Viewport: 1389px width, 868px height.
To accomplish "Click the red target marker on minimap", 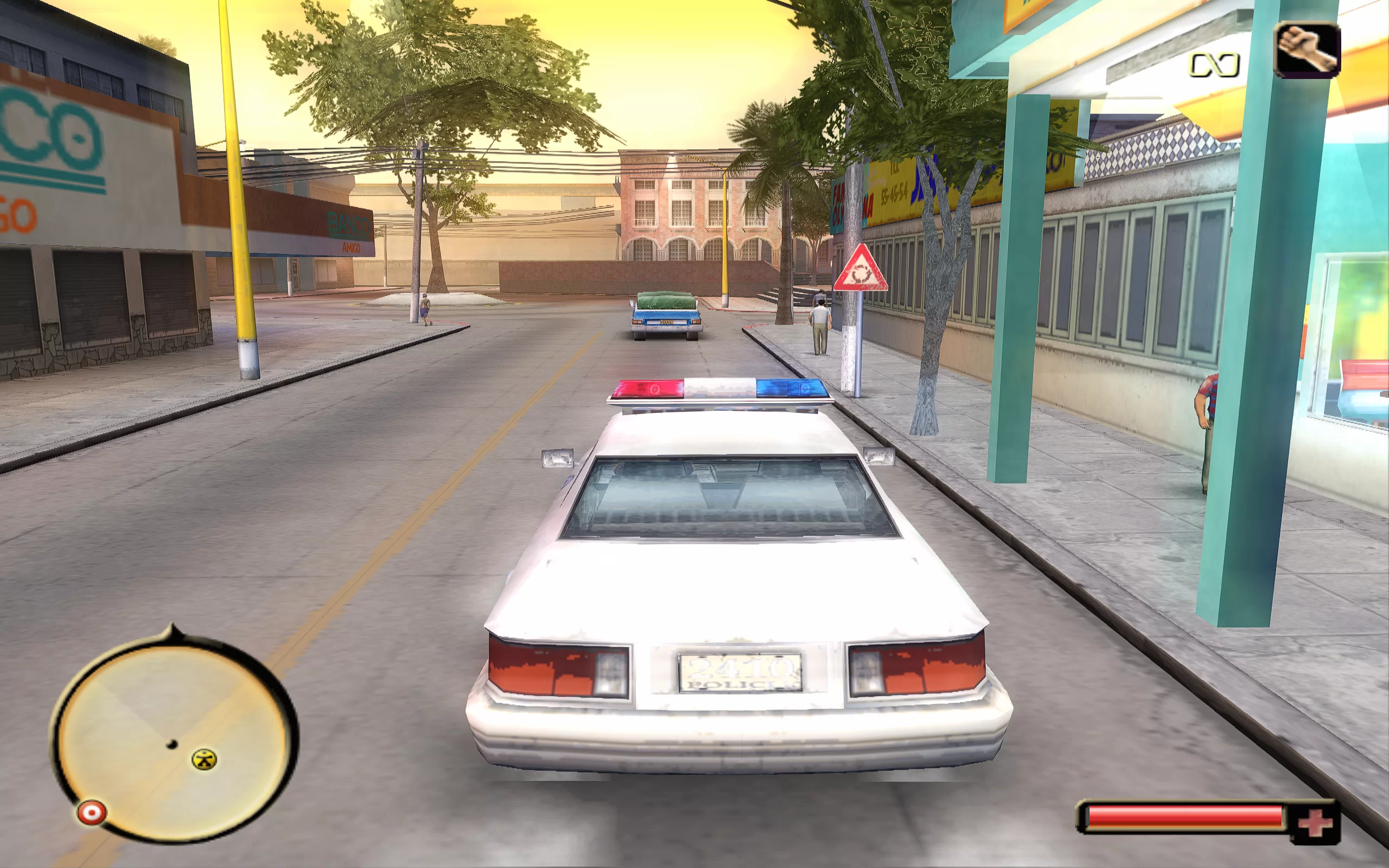I will click(x=92, y=812).
